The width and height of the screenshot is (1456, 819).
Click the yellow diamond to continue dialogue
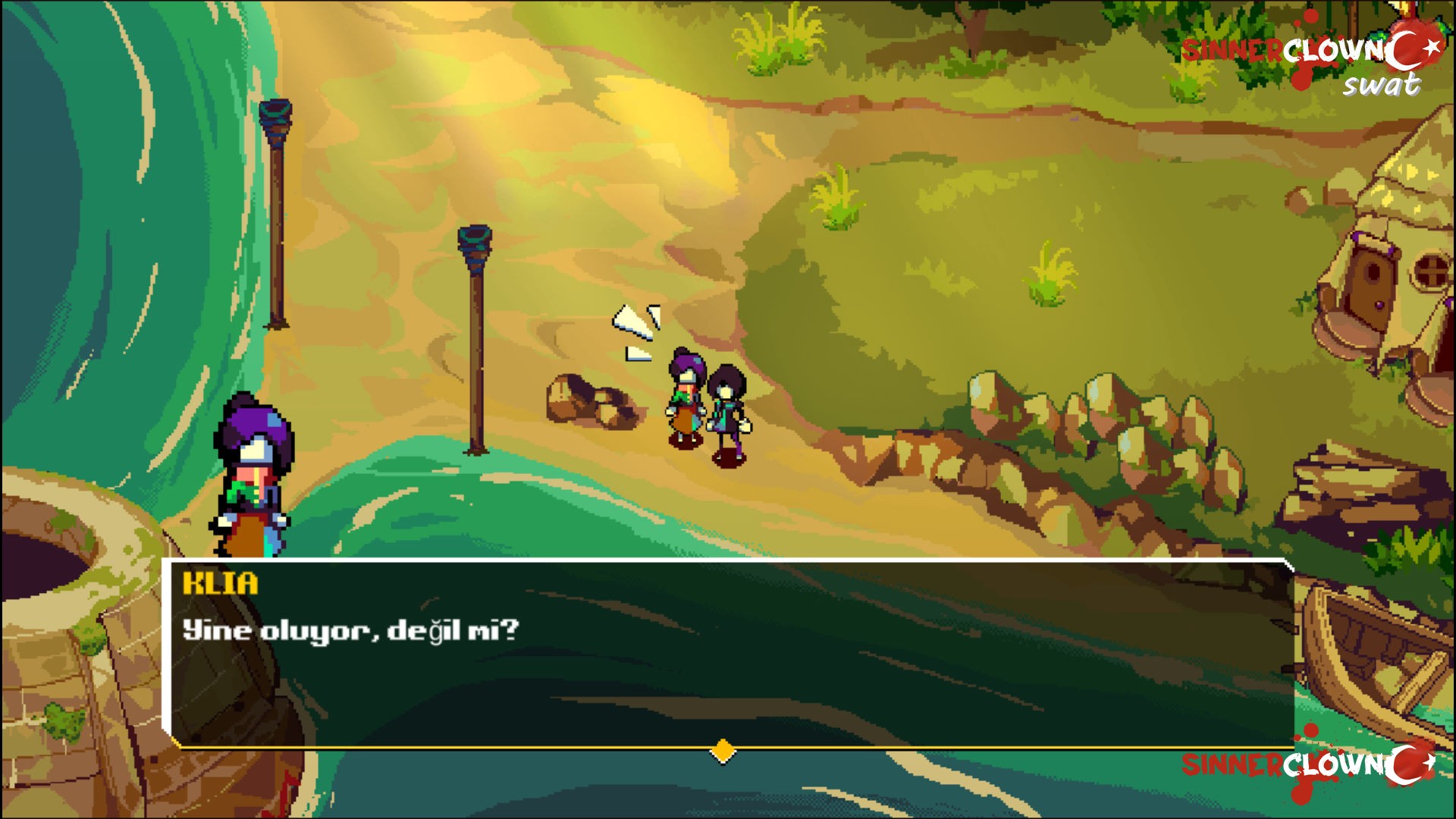723,752
